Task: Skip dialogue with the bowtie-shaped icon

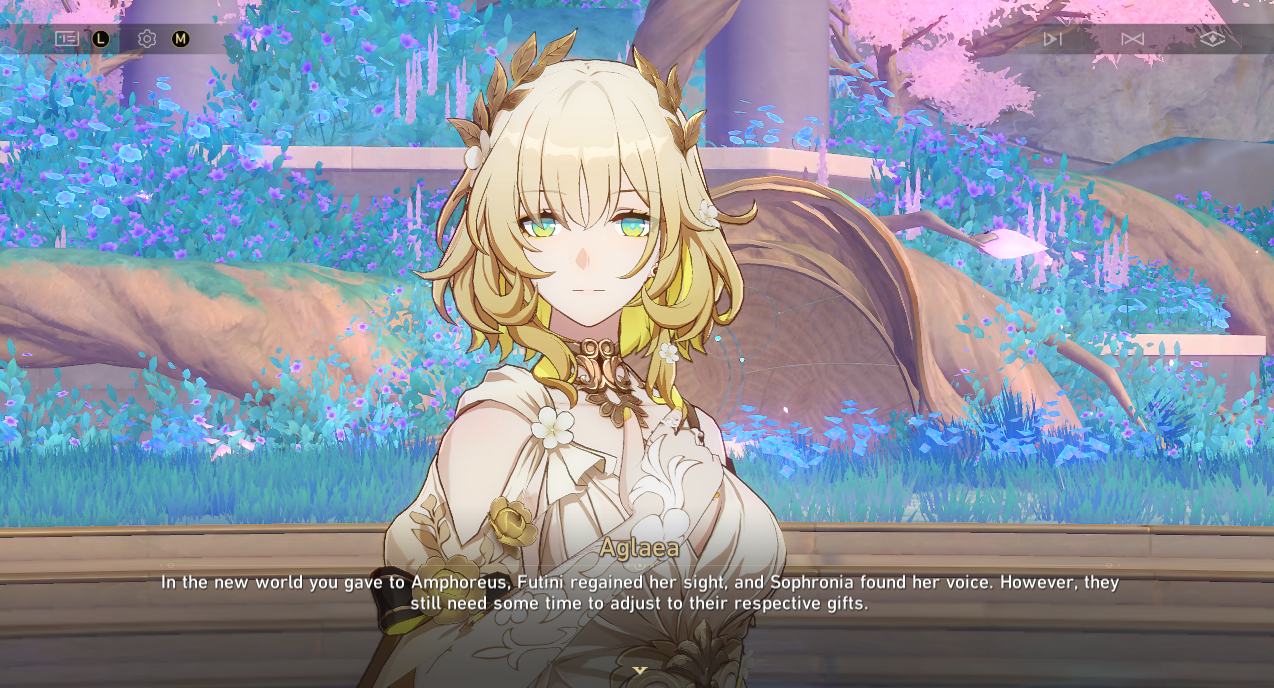Action: pyautogui.click(x=1132, y=39)
